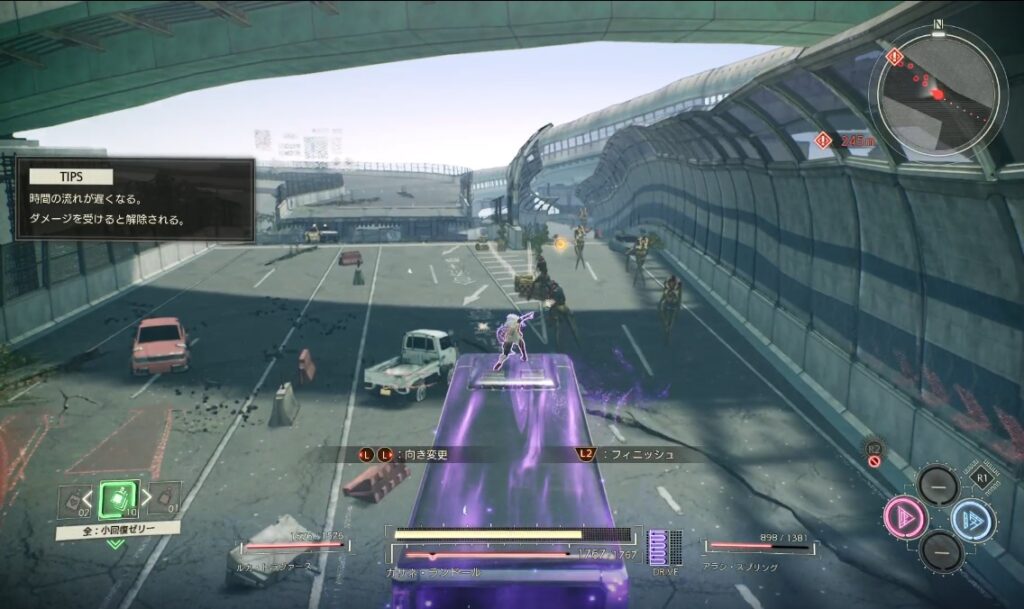Screen dimensions: 1024x609
Task: Choose the dimmed item slot showing 01
Action: [166, 497]
